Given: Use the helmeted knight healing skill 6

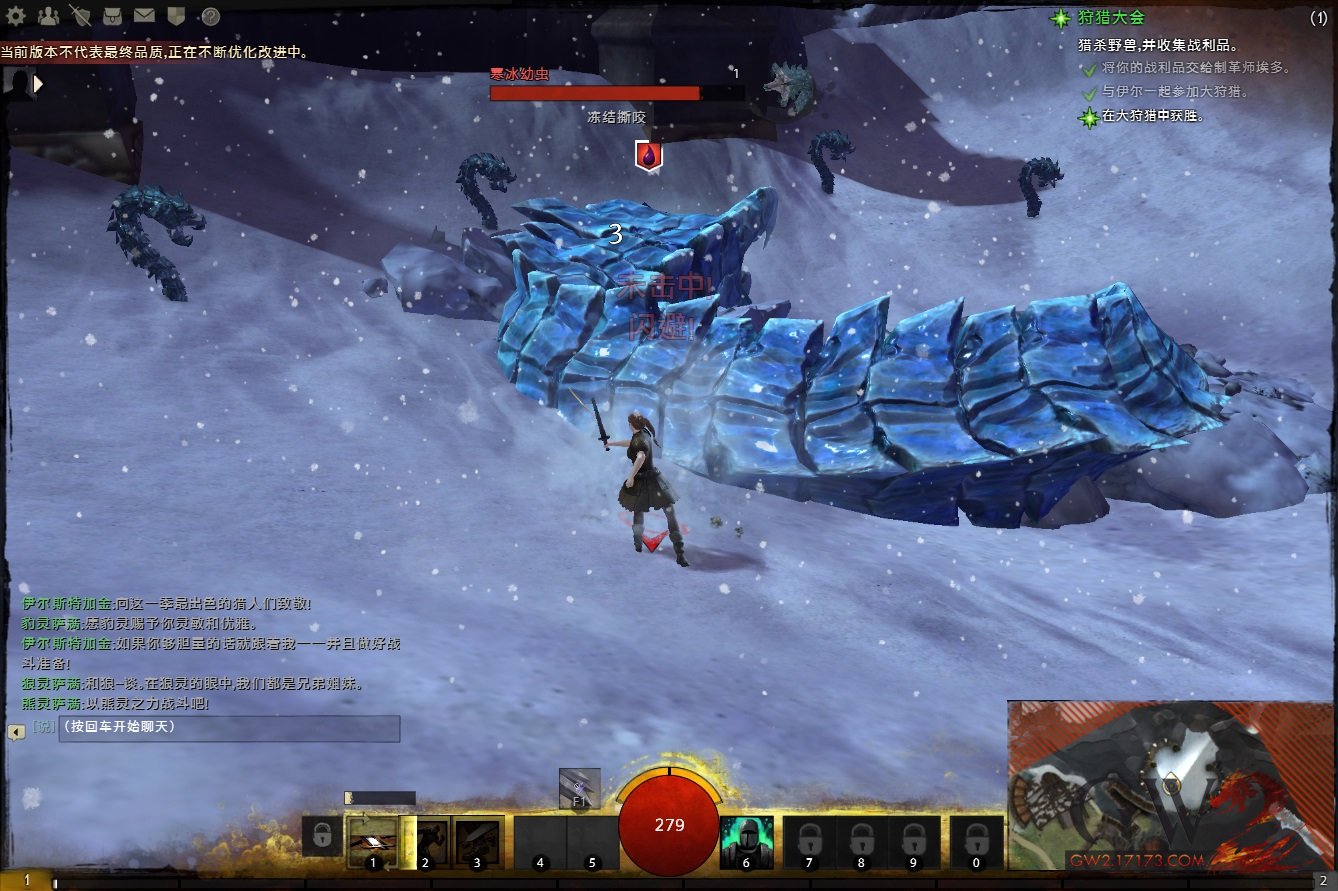Looking at the screenshot, I should (x=745, y=841).
